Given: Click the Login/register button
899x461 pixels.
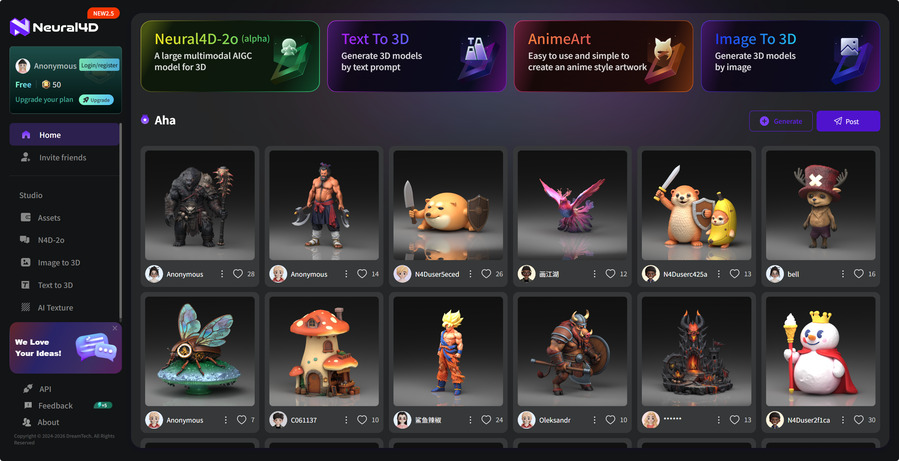Looking at the screenshot, I should click(x=98, y=66).
